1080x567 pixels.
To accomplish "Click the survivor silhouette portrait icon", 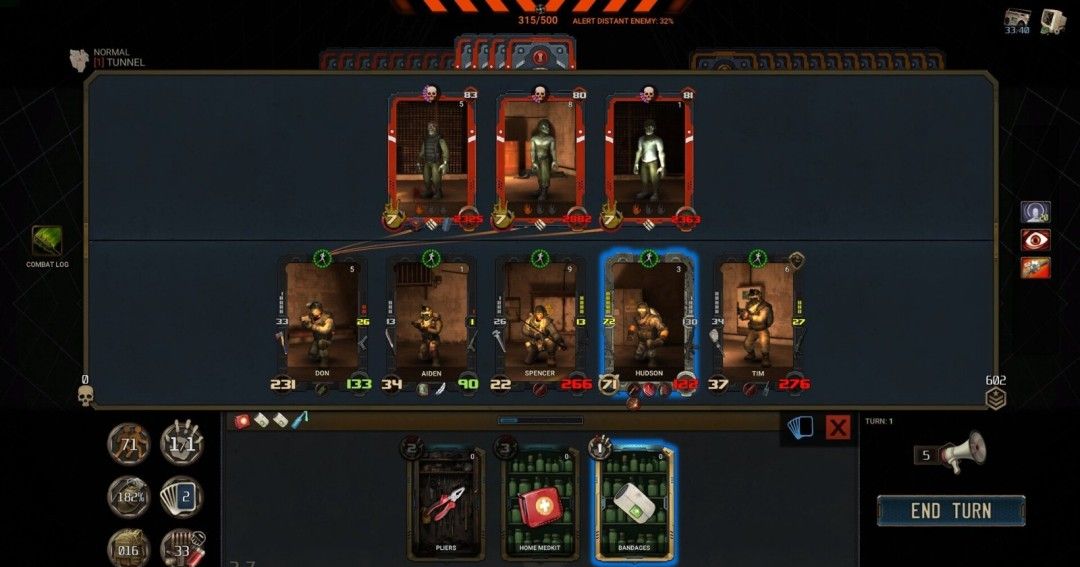I will tap(1035, 212).
